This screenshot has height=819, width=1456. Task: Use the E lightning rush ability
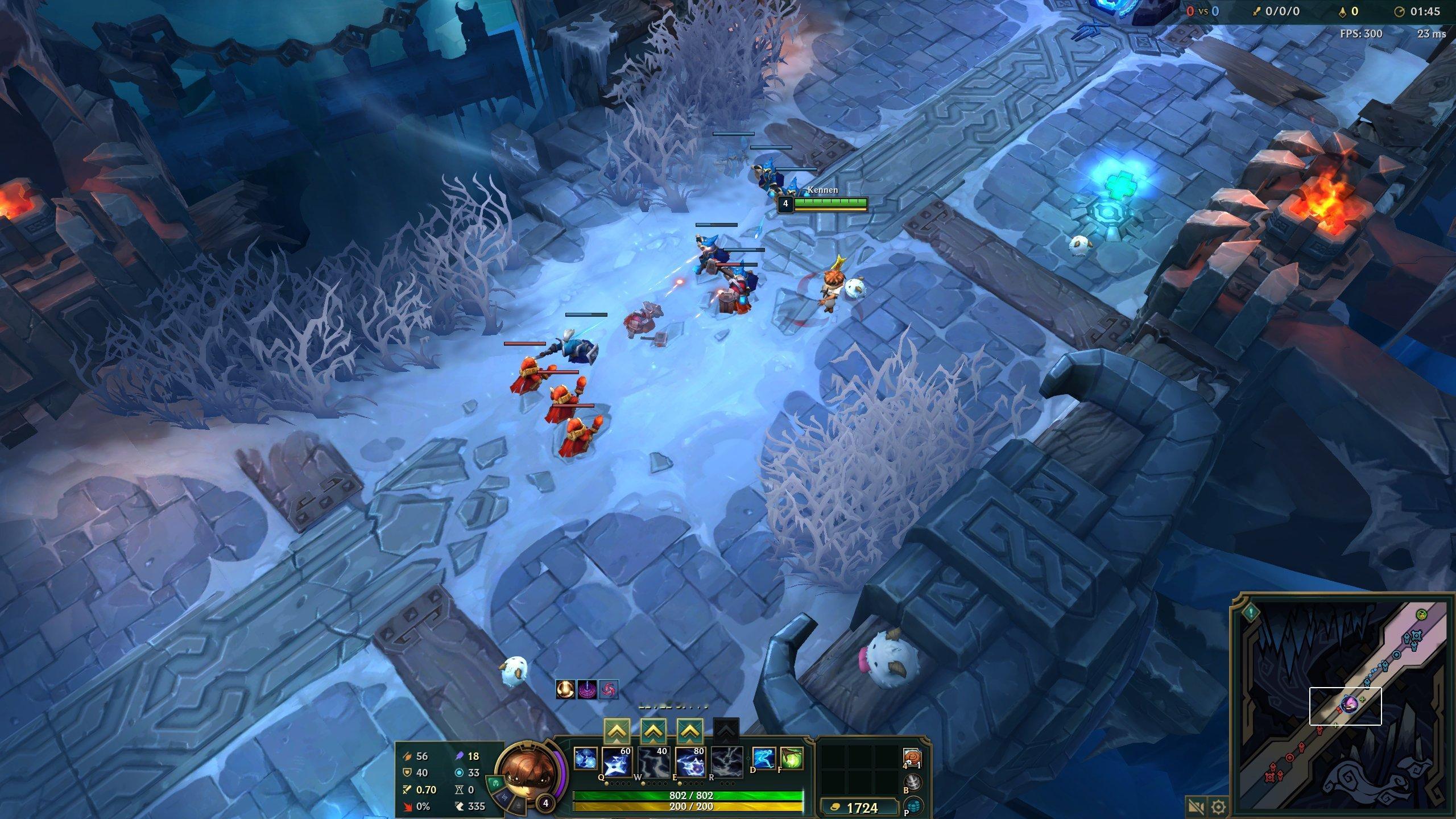point(689,762)
